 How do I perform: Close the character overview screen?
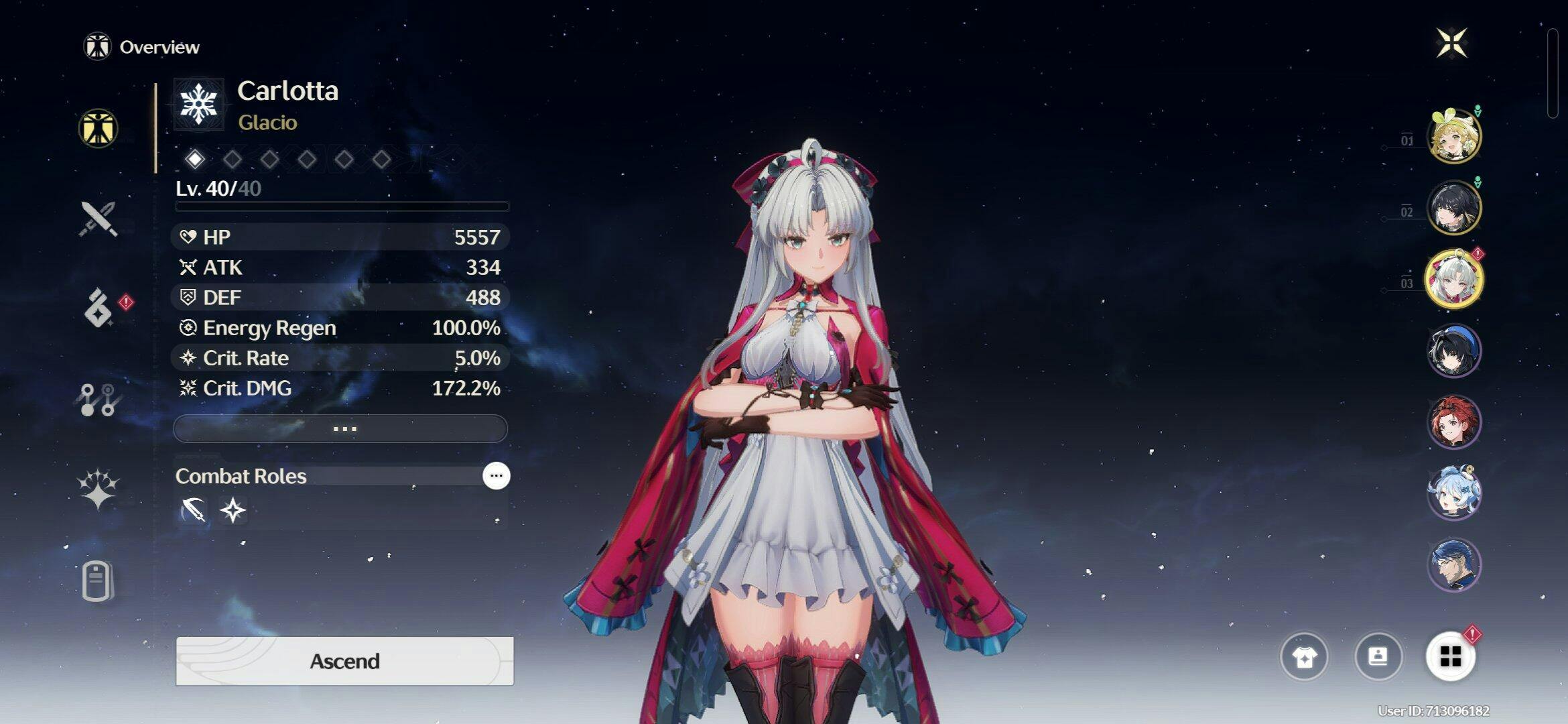pos(1451,44)
